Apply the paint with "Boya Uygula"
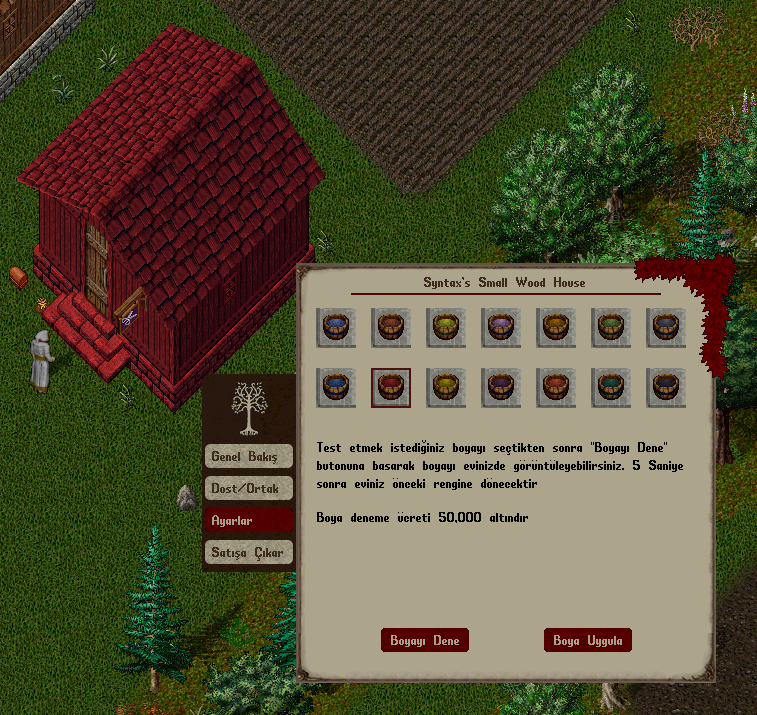Image resolution: width=757 pixels, height=715 pixels. coord(588,640)
